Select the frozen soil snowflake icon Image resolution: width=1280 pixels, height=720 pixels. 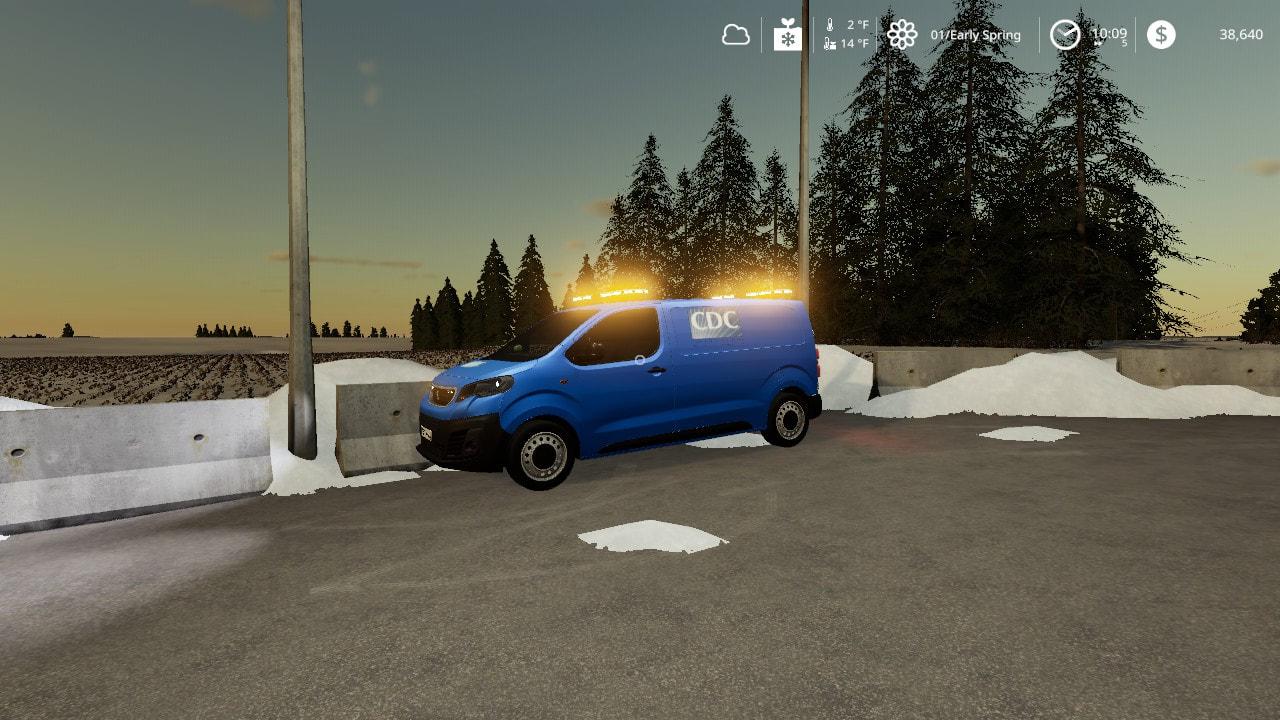coord(788,35)
